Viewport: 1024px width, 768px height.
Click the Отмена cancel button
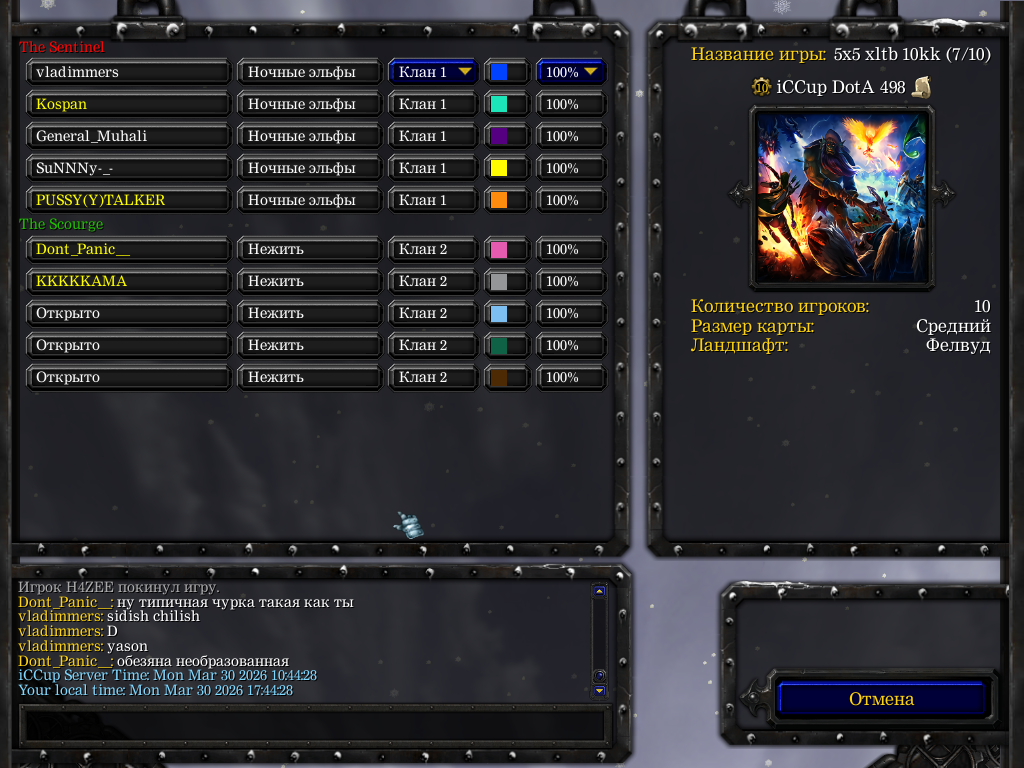coord(881,699)
